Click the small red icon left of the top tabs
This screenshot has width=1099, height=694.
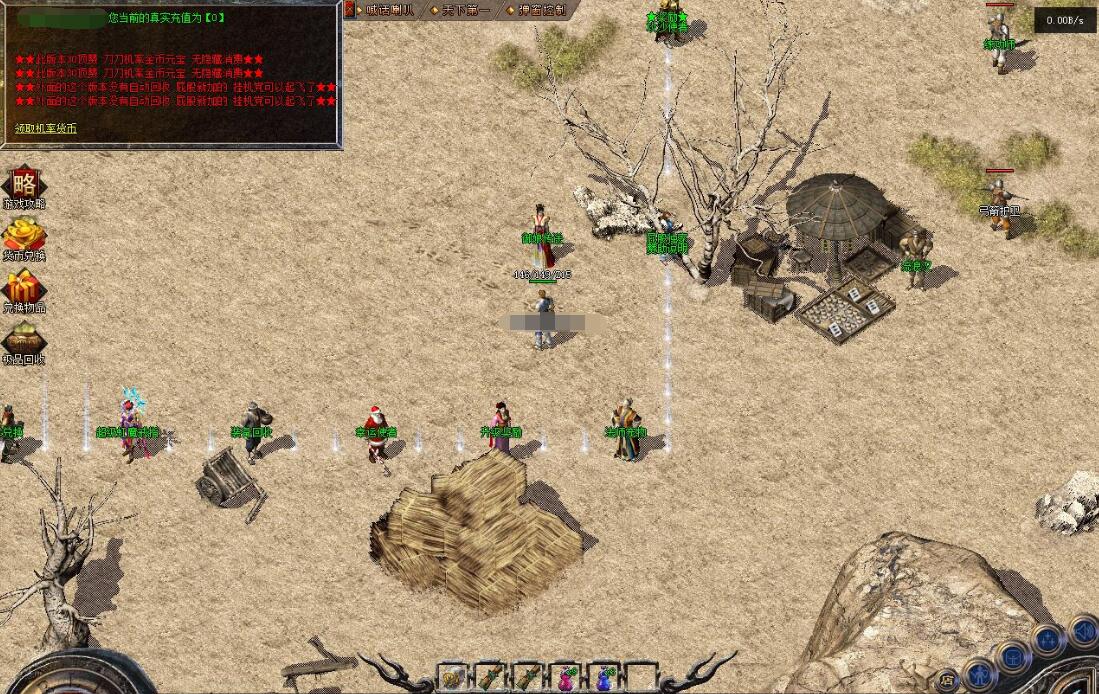(x=349, y=9)
